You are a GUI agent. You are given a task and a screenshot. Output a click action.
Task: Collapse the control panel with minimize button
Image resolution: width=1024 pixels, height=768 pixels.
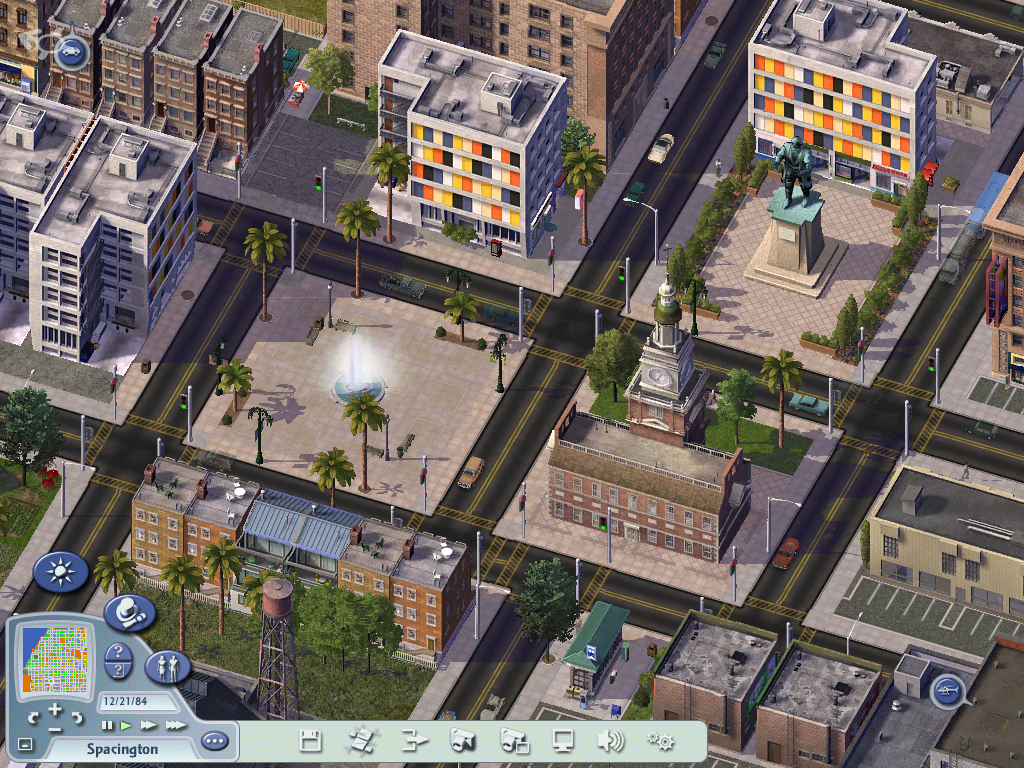(x=25, y=745)
